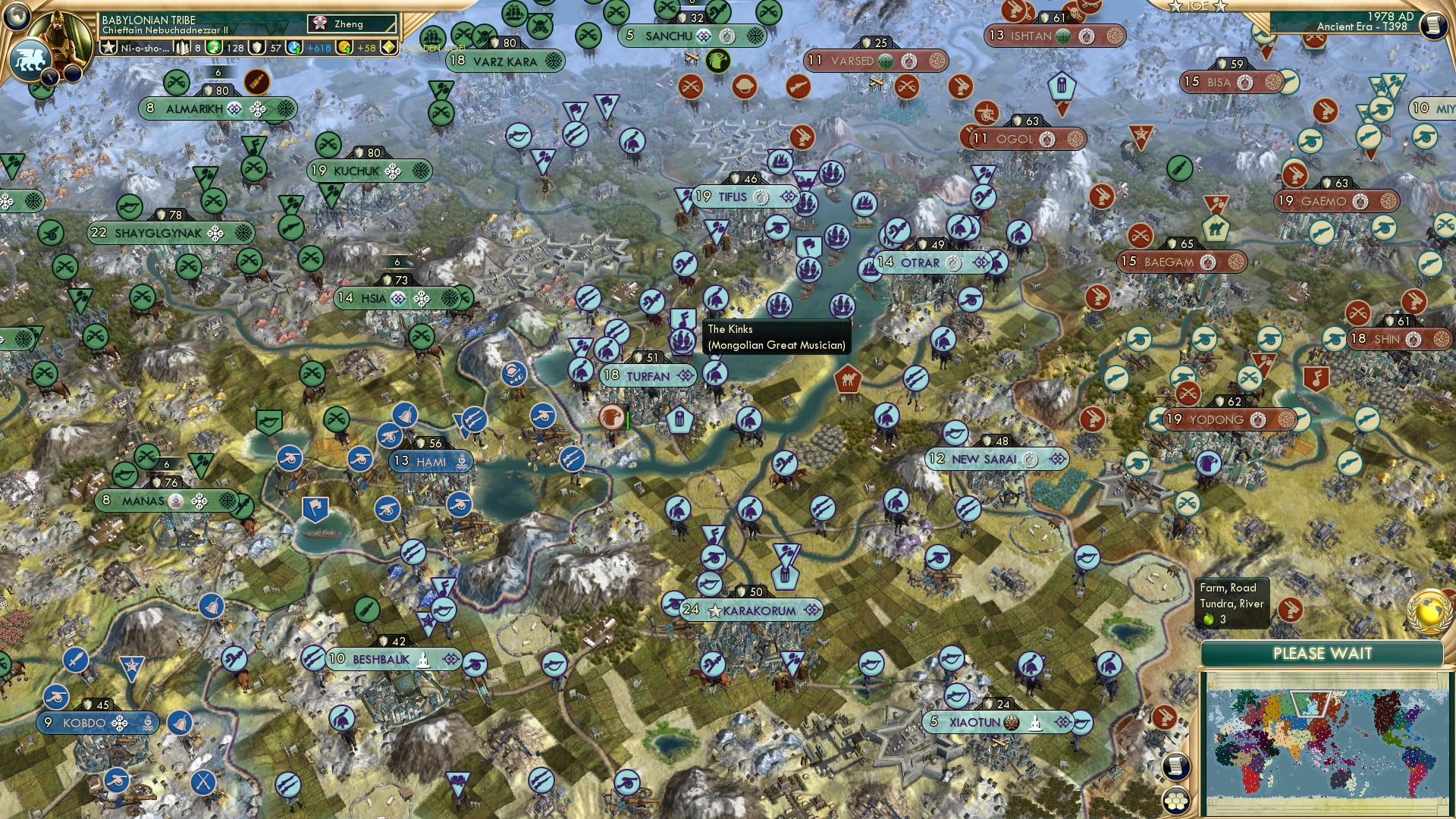Image resolution: width=1456 pixels, height=819 pixels.
Task: Click the winged lion emblem in the top-left corner
Action: (32, 59)
